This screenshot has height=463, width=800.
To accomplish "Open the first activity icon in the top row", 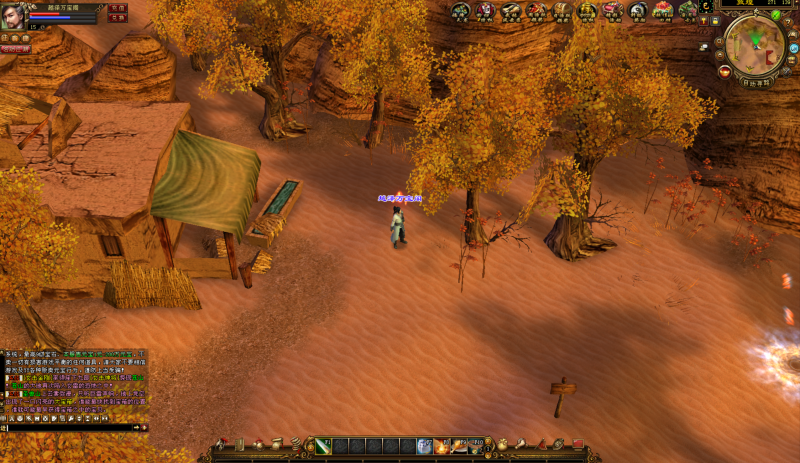I will tap(460, 11).
